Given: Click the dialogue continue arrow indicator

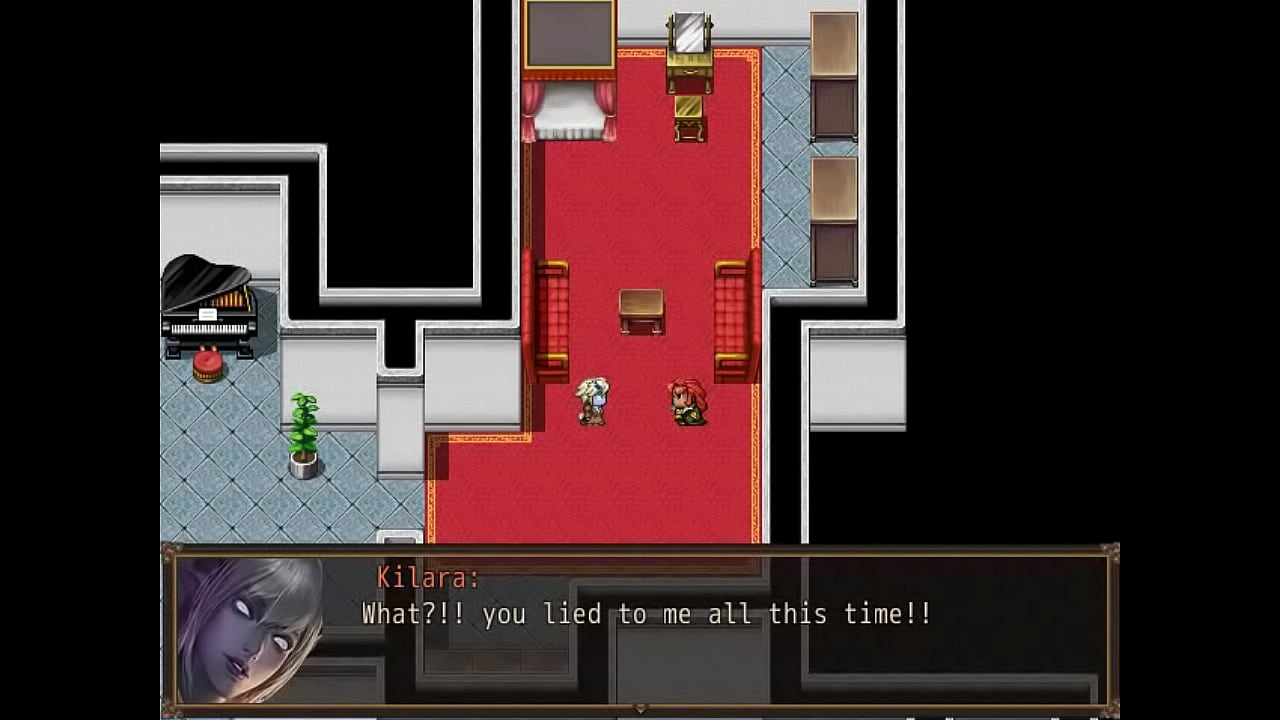Looking at the screenshot, I should tap(640, 708).
